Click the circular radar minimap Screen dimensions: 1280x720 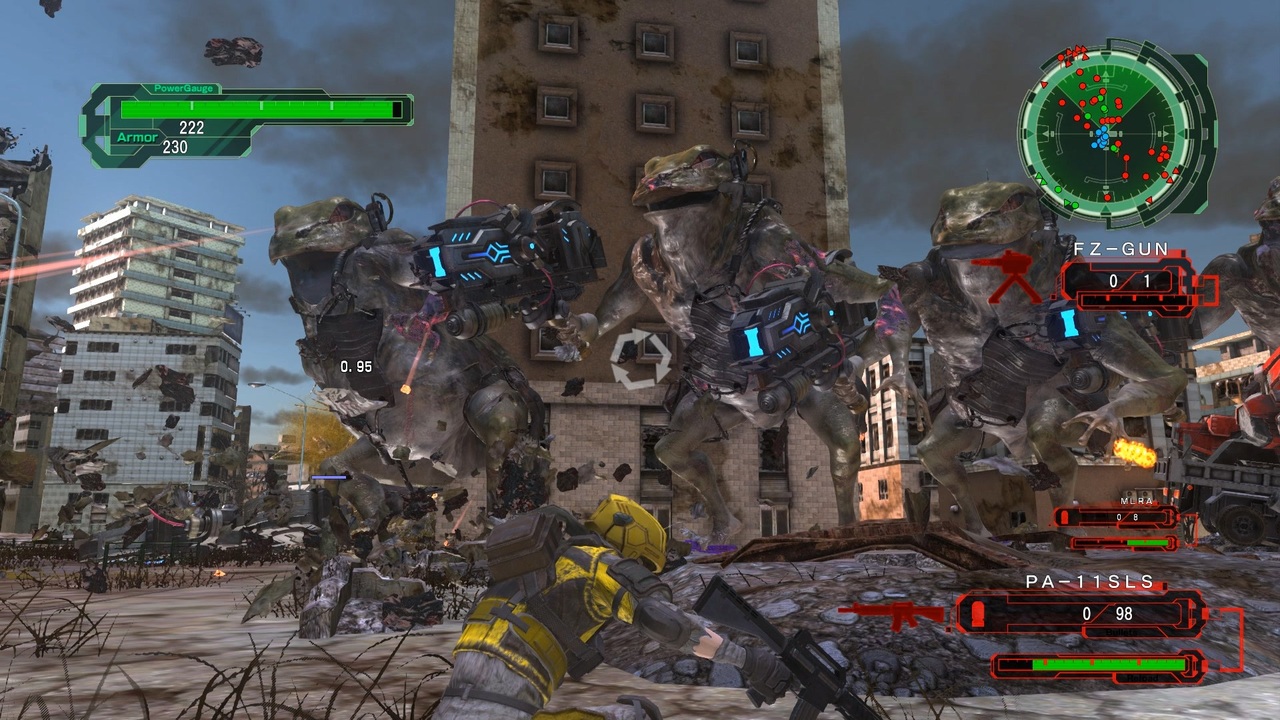tap(1105, 132)
